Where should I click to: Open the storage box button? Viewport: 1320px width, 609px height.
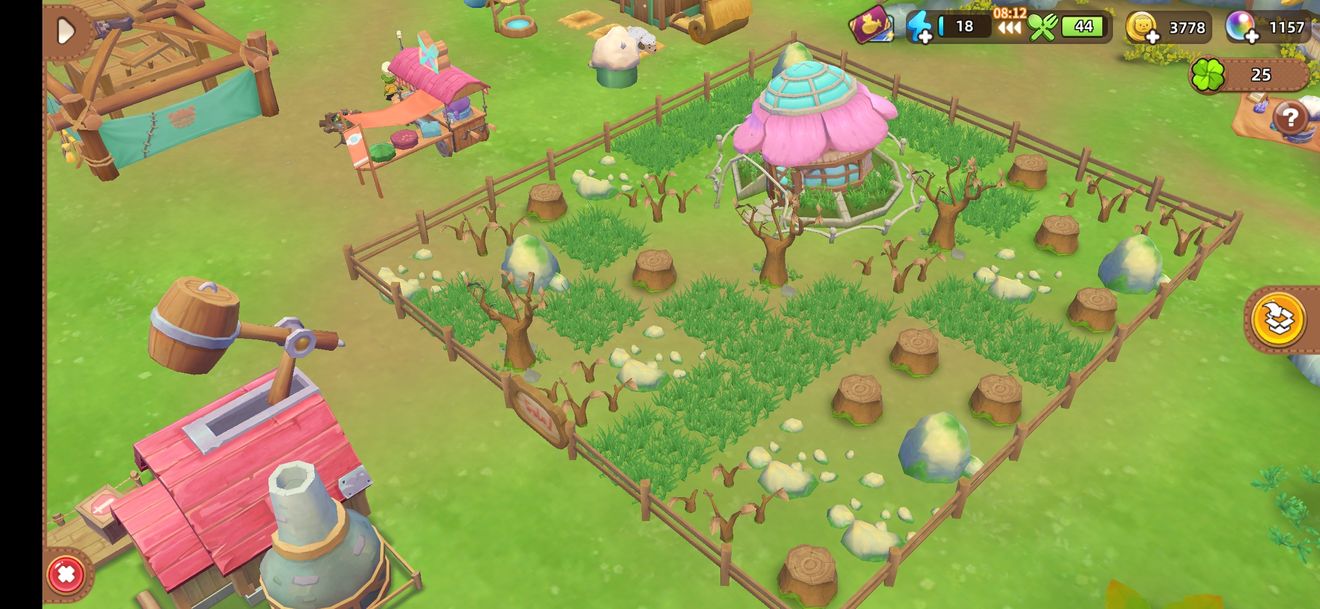tap(1279, 320)
